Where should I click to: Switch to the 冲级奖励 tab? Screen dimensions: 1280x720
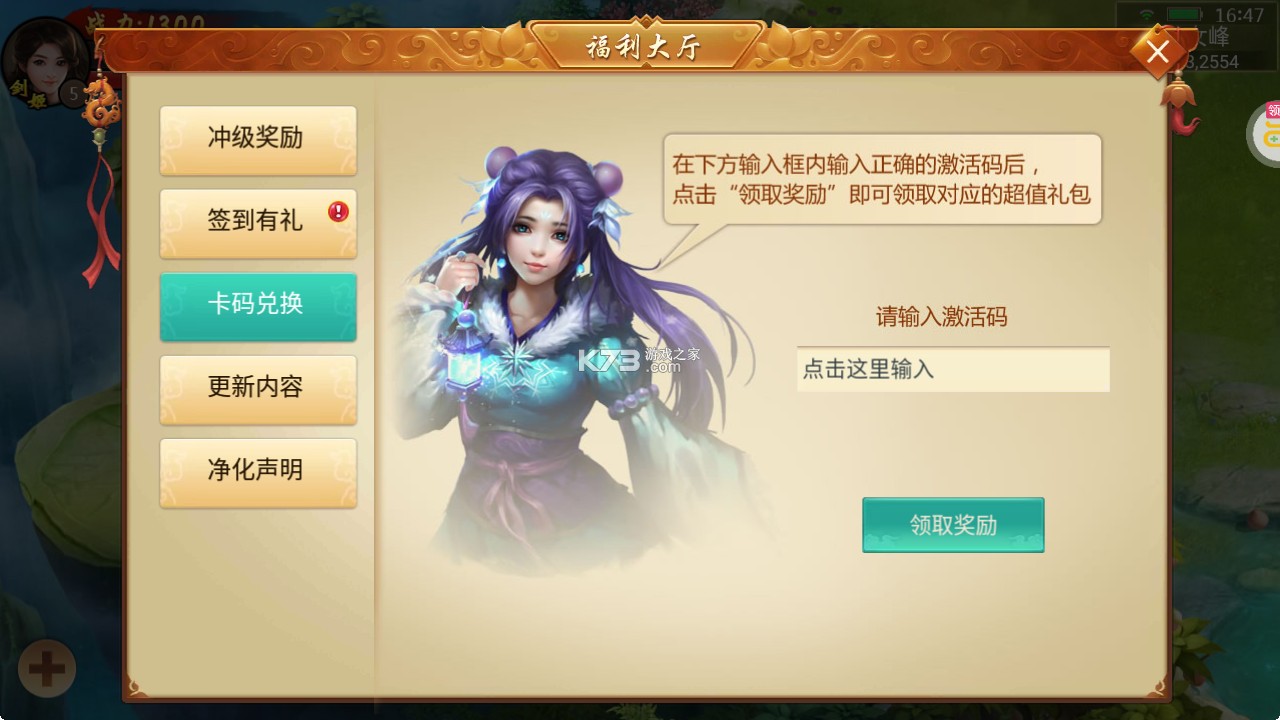tap(258, 140)
